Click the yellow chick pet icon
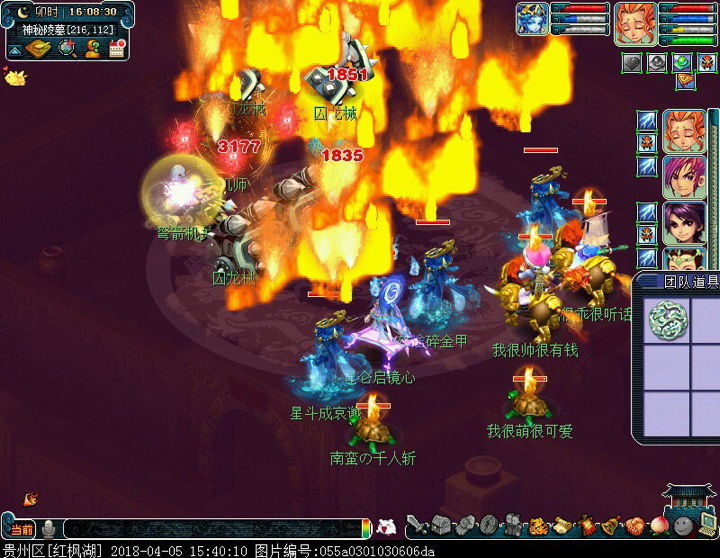This screenshot has width=720, height=558. [14, 74]
